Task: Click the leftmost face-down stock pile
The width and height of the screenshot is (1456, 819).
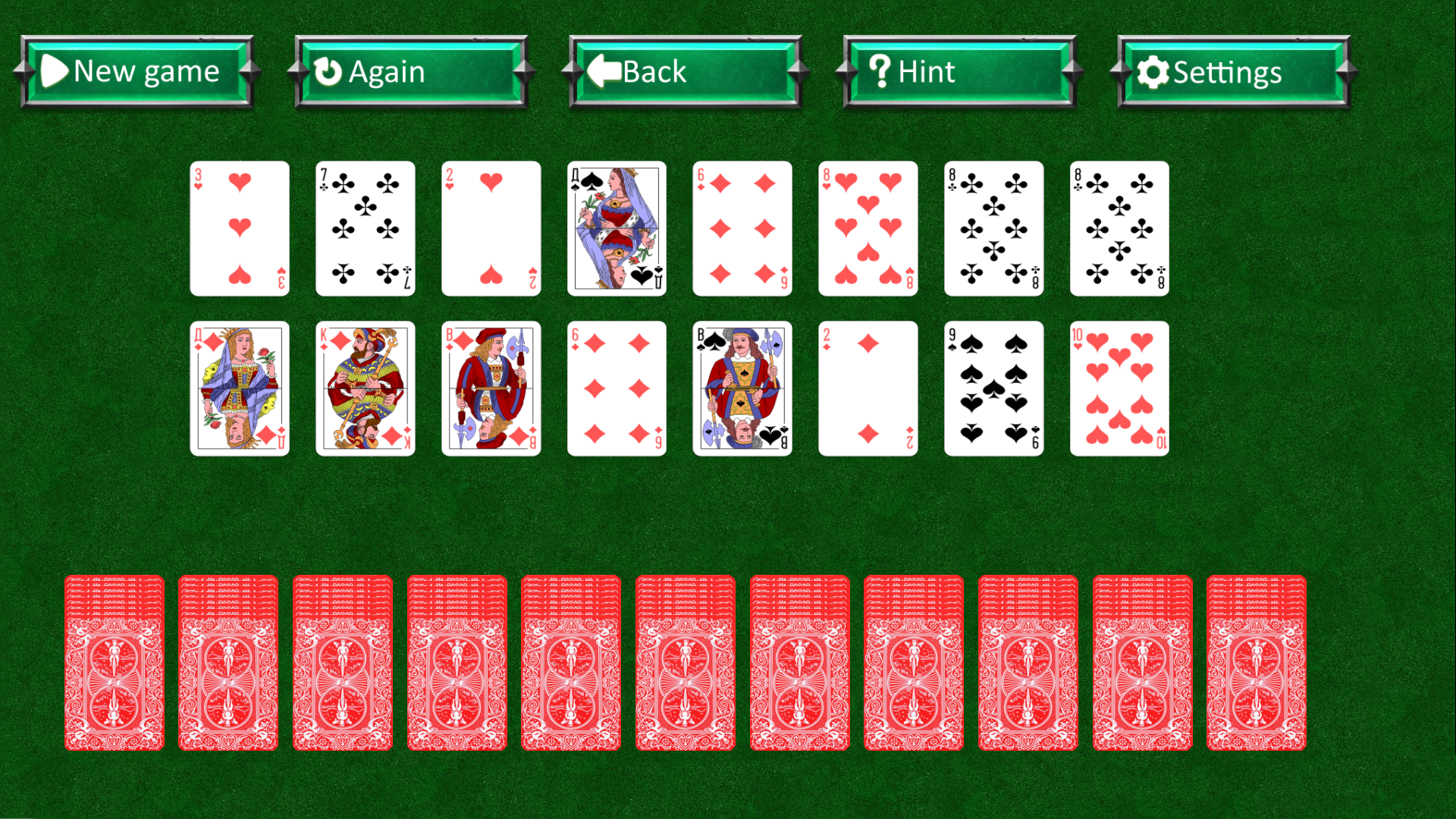Action: point(115,667)
